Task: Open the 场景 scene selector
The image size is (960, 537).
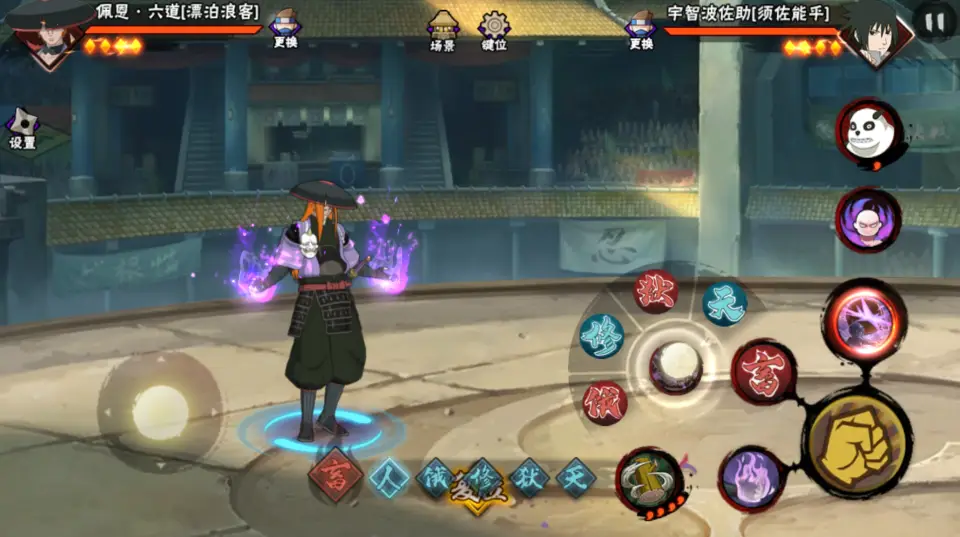Action: 443,31
